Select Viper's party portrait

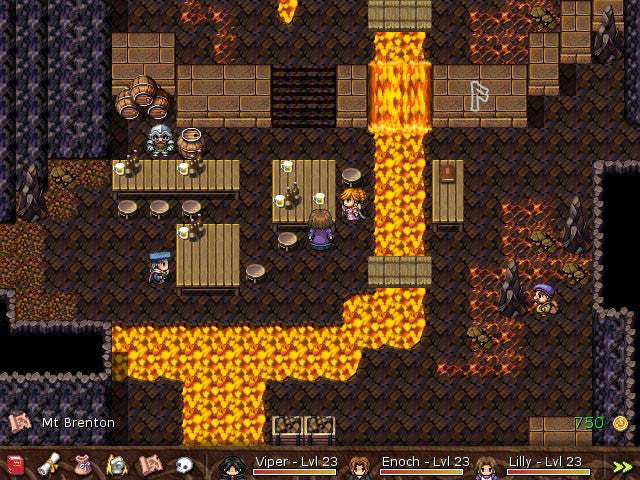pos(232,466)
